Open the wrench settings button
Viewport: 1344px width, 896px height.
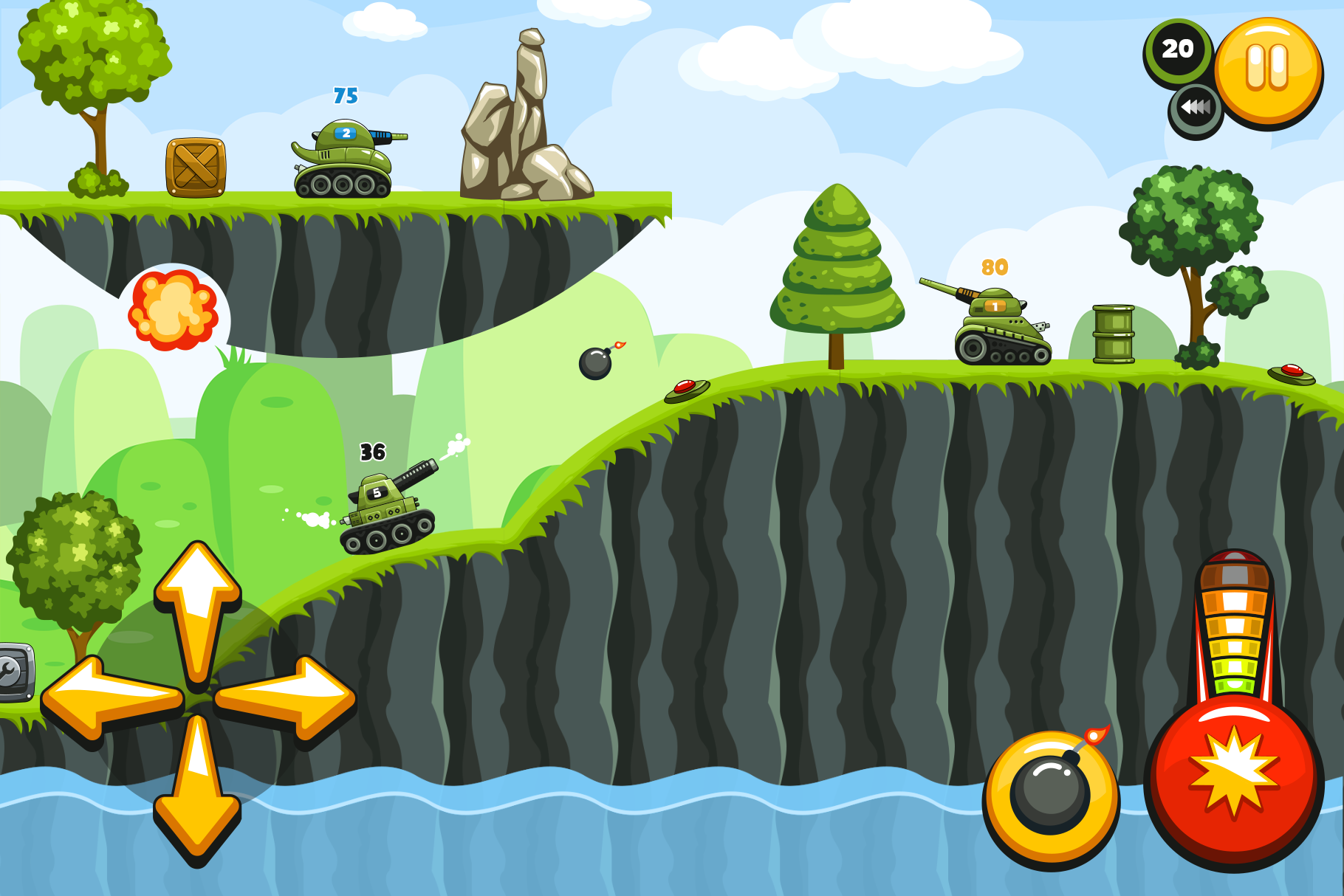13,672
